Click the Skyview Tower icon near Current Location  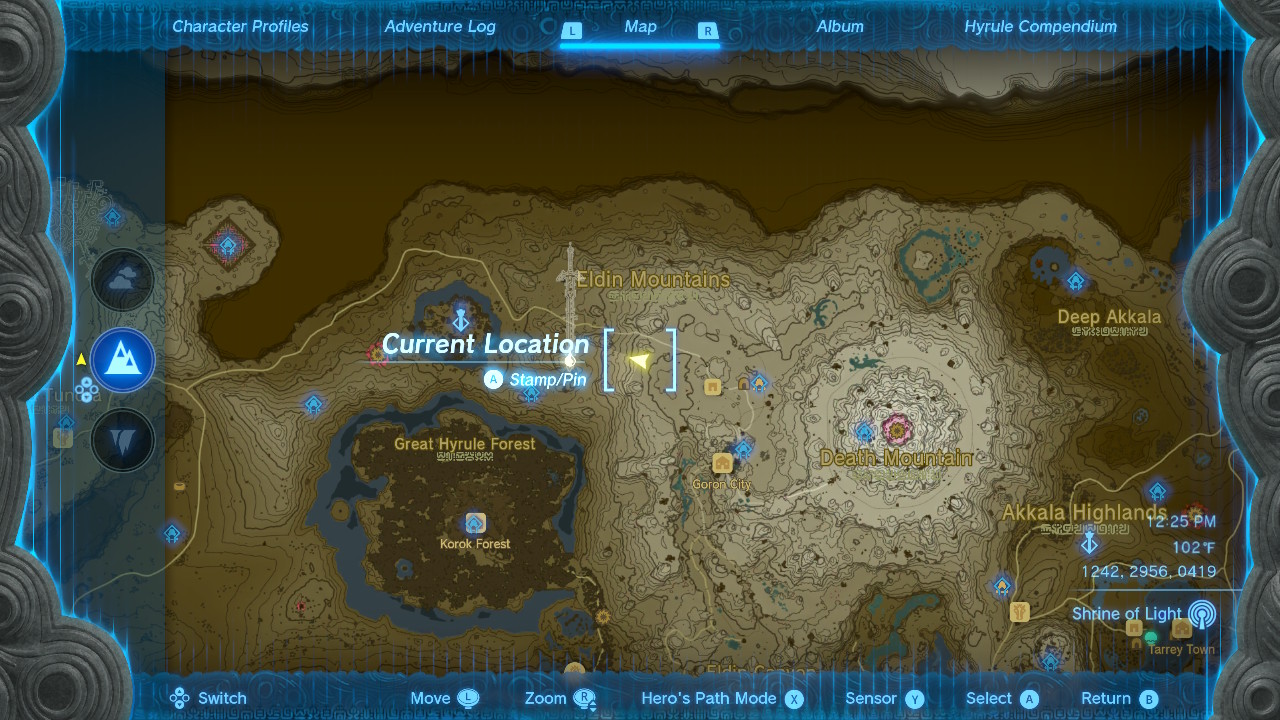click(460, 320)
